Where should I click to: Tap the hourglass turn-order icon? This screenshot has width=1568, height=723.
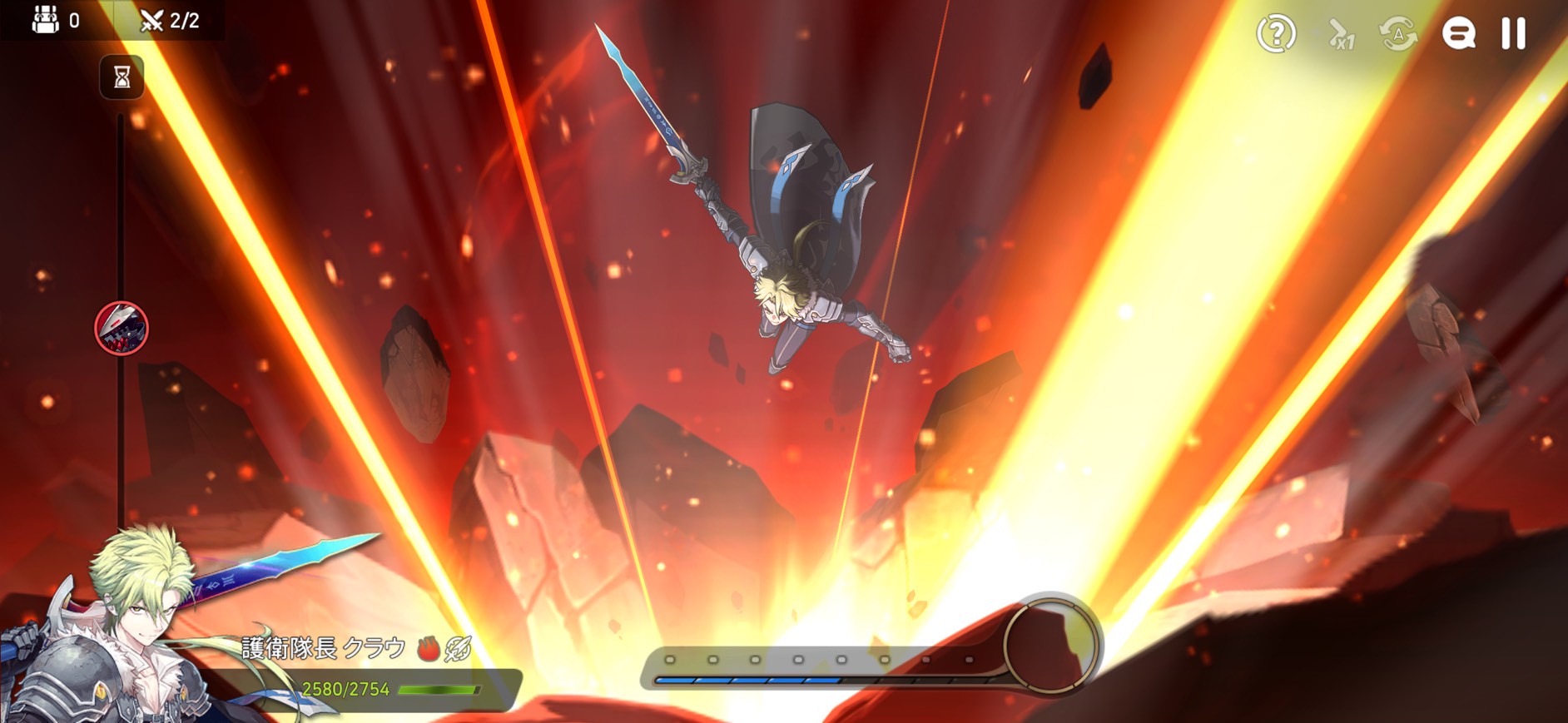tap(122, 77)
